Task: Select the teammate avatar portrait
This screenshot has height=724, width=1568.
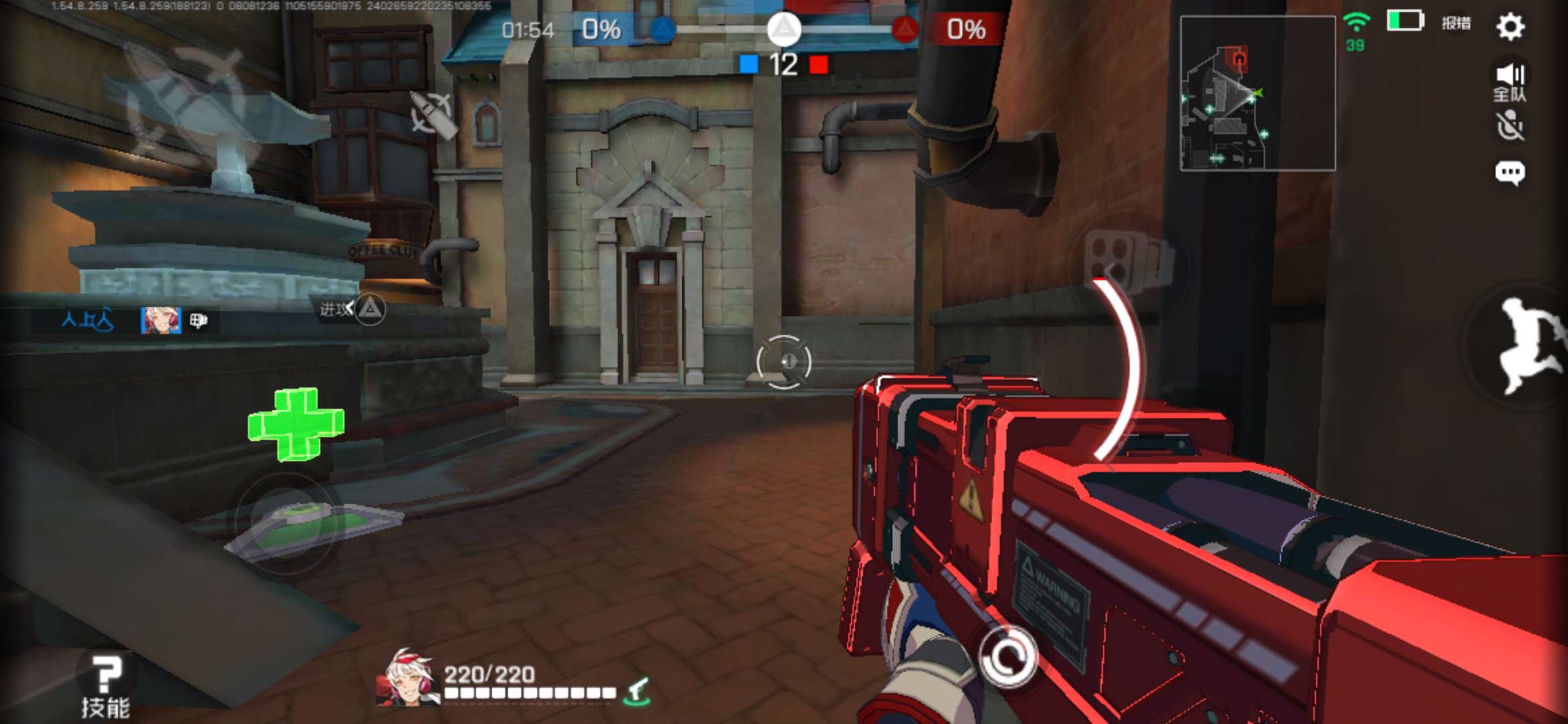Action: pyautogui.click(x=161, y=320)
